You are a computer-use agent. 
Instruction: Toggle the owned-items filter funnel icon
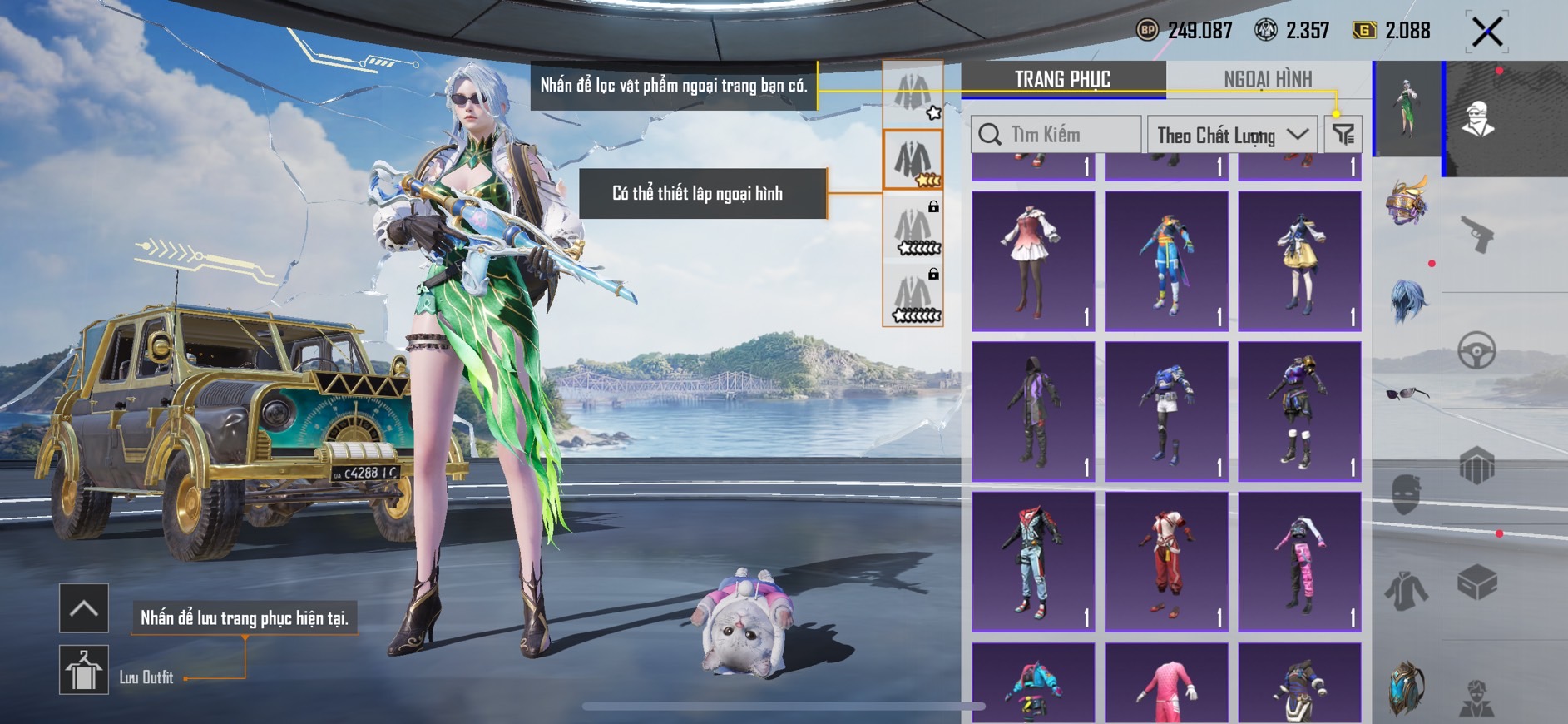pyautogui.click(x=1343, y=135)
